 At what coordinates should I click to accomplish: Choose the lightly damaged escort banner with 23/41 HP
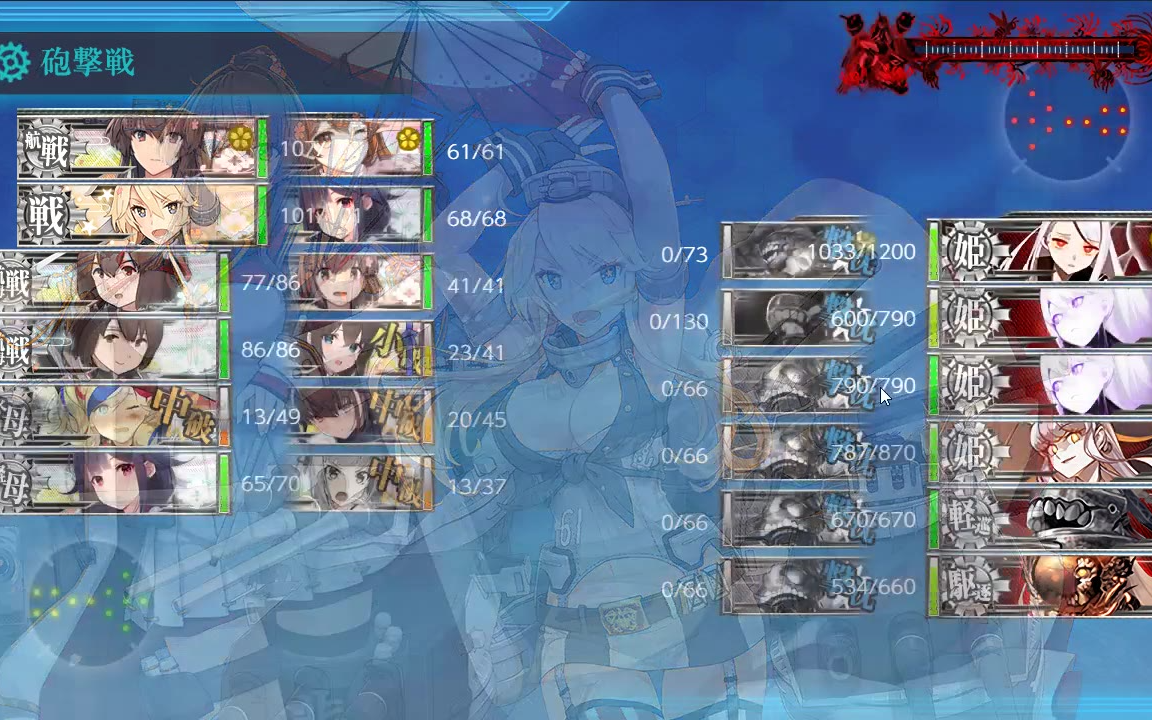[x=358, y=349]
